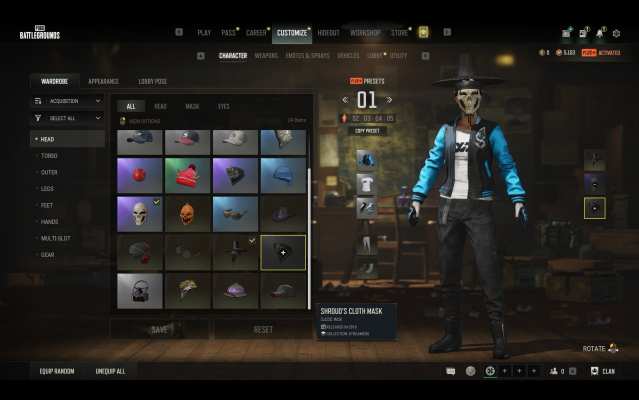Select the Appearance tab
Image resolution: width=639 pixels, height=400 pixels.
(x=103, y=81)
